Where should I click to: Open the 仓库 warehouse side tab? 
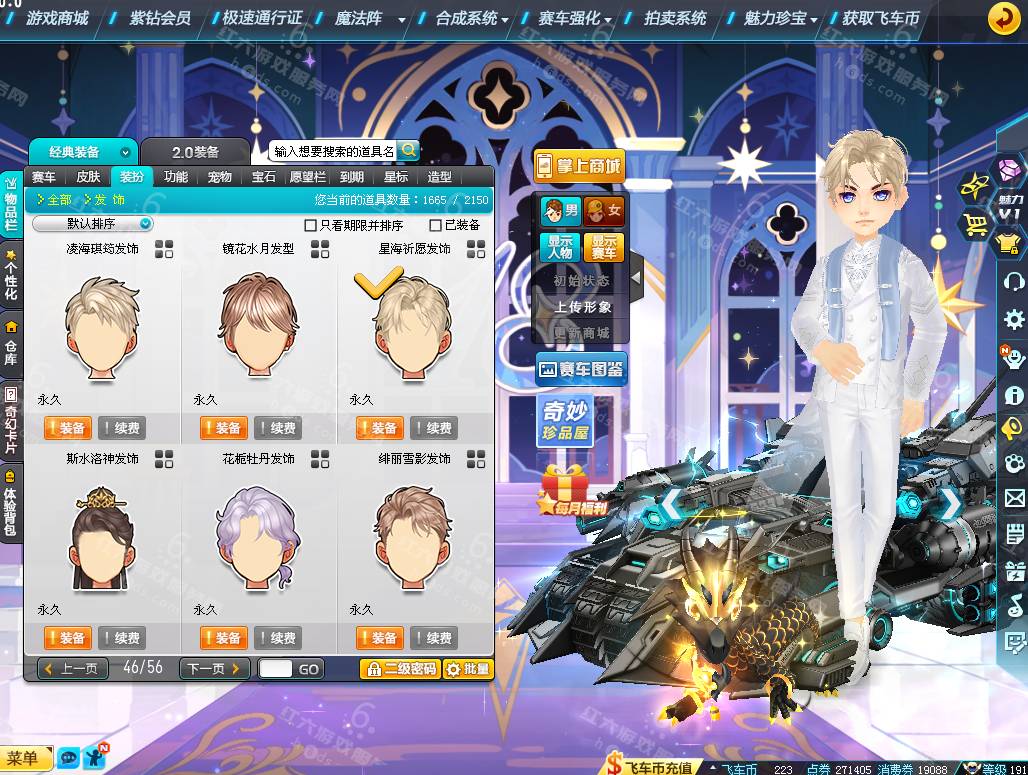(11, 343)
